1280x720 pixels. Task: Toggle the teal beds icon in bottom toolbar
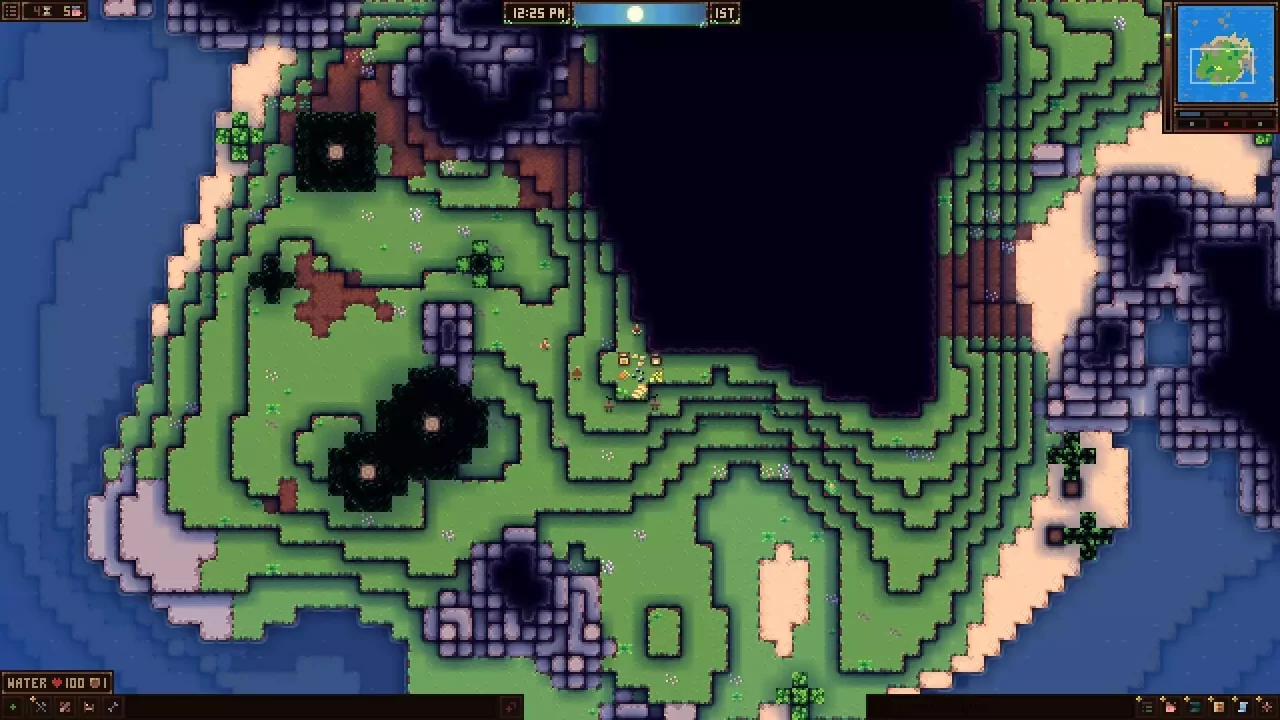(x=1194, y=707)
